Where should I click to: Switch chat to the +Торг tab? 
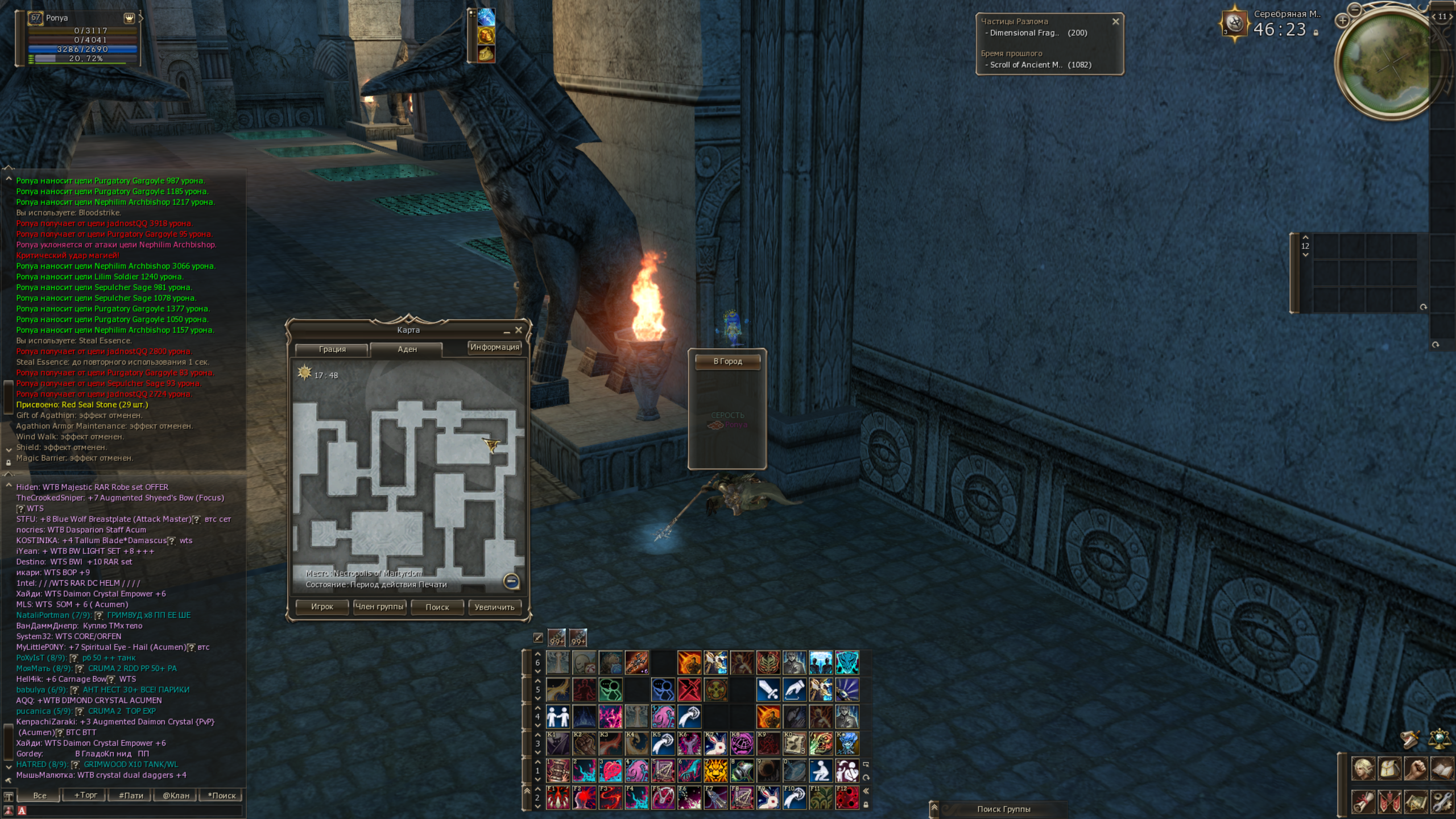(x=85, y=795)
